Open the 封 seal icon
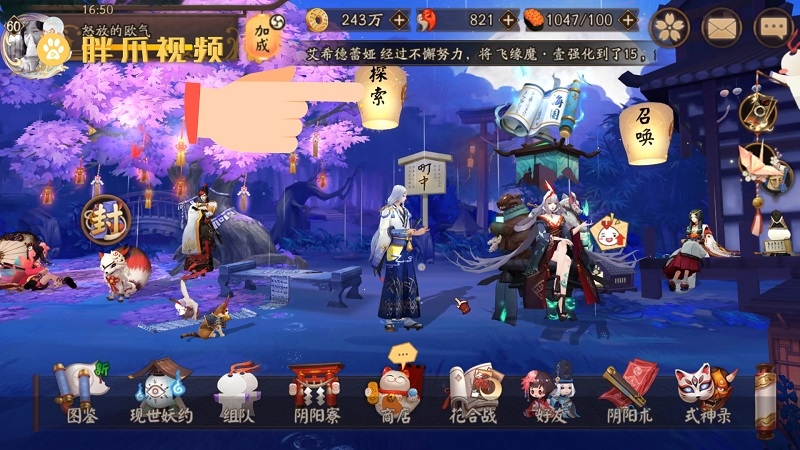The image size is (800, 450). point(102,217)
